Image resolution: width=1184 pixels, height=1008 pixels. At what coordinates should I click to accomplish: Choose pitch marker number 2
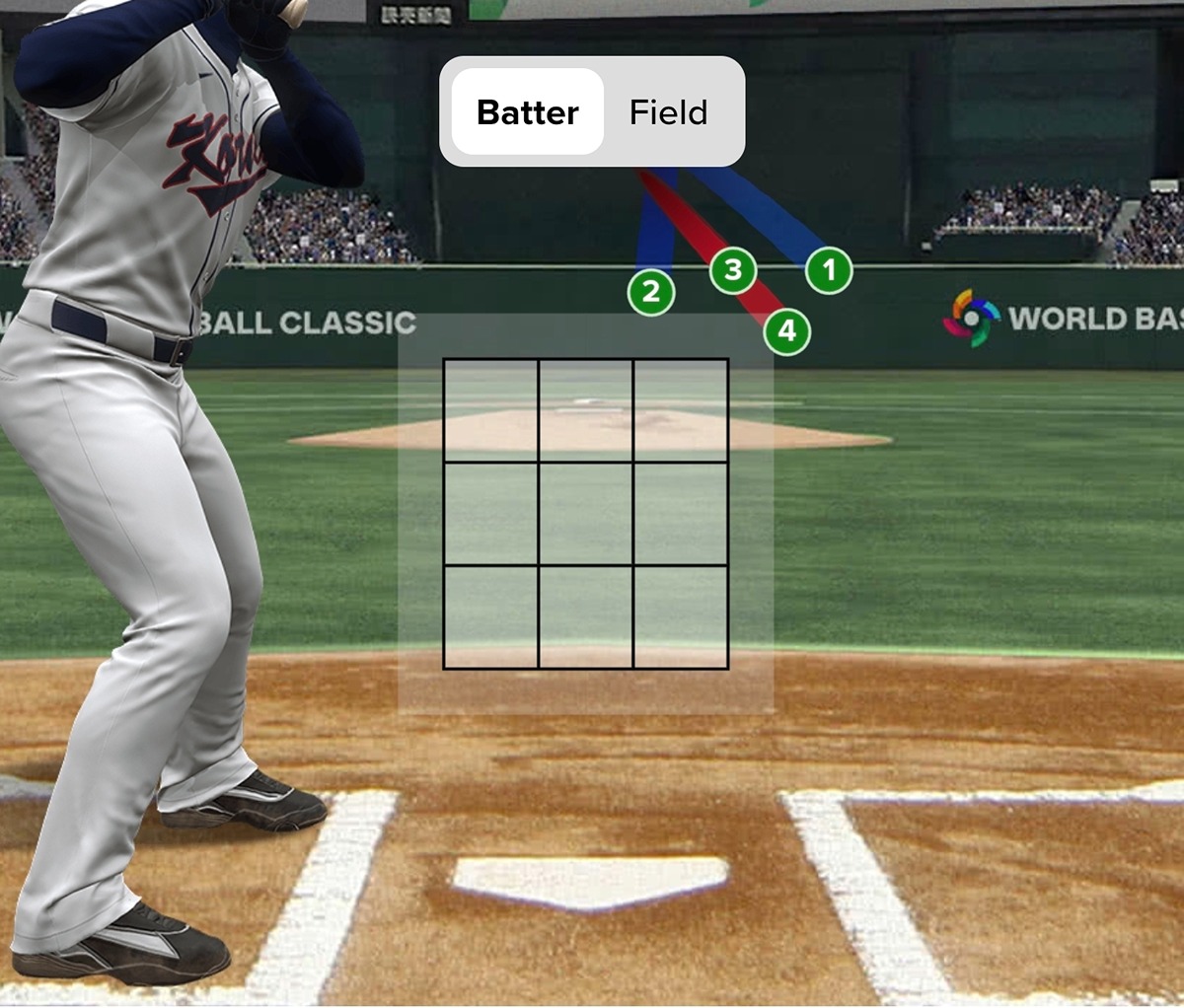point(650,292)
